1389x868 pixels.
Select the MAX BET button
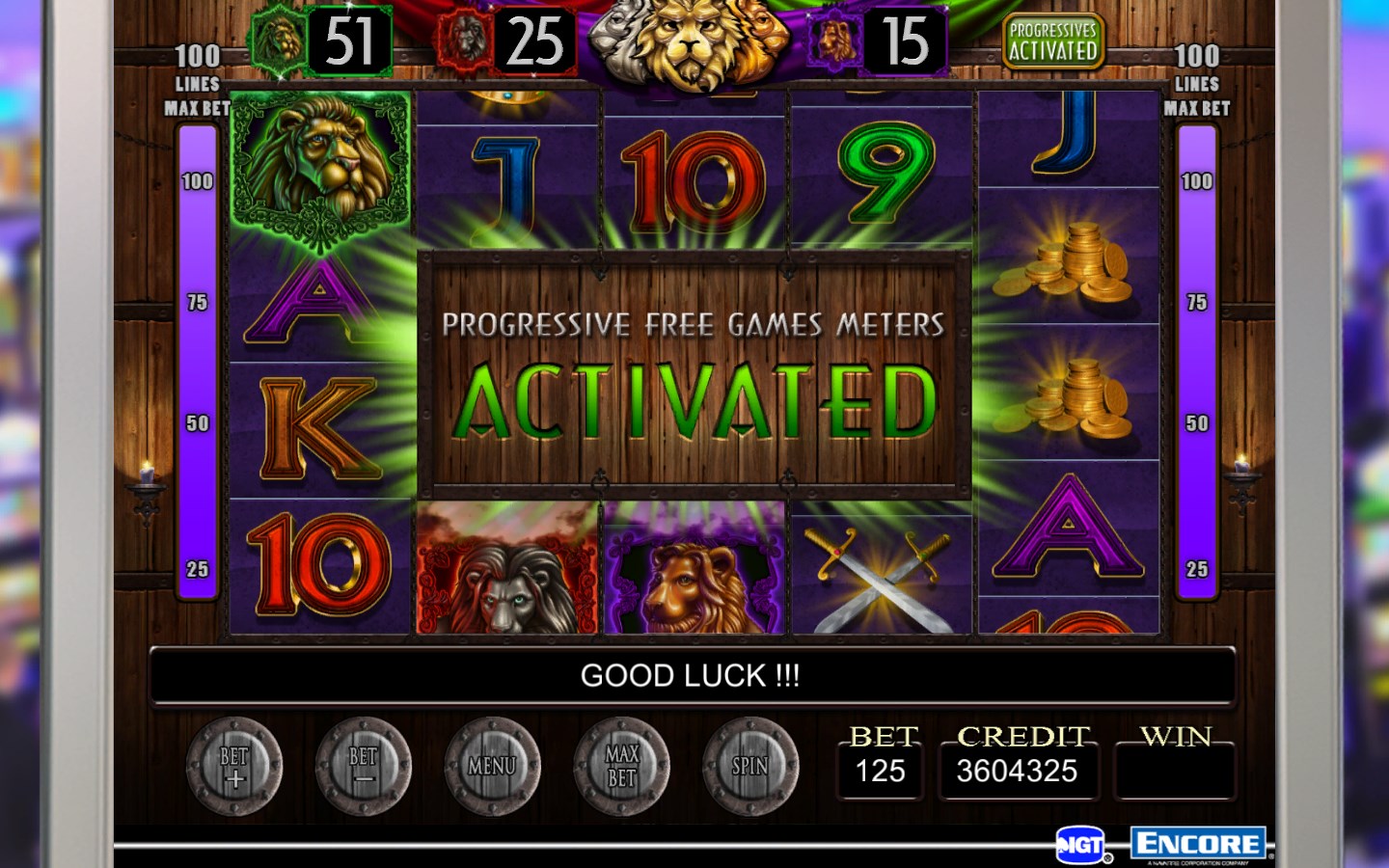622,767
